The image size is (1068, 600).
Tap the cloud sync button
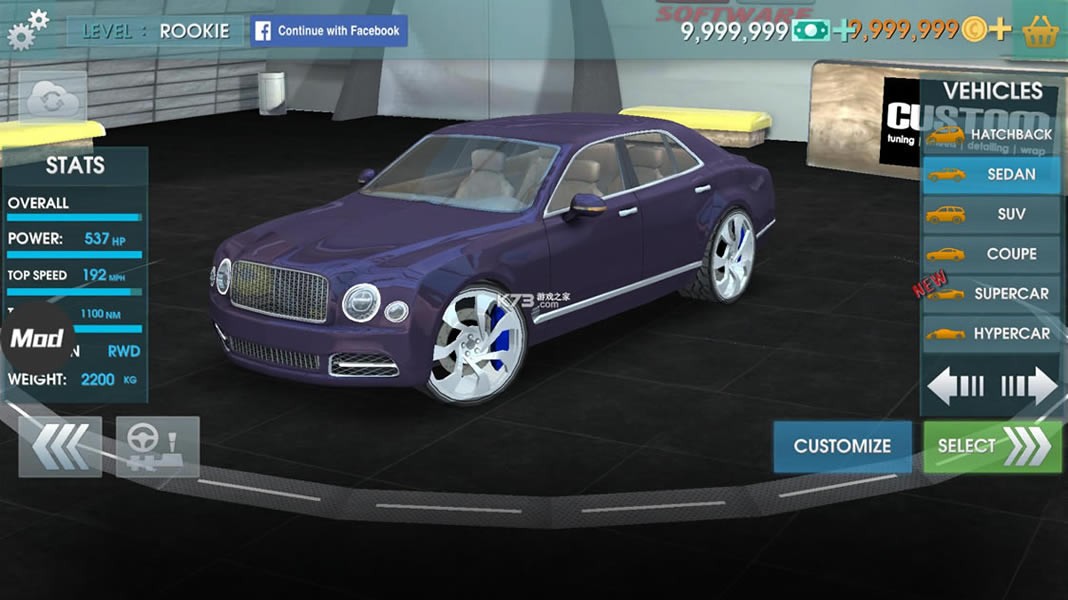(53, 97)
